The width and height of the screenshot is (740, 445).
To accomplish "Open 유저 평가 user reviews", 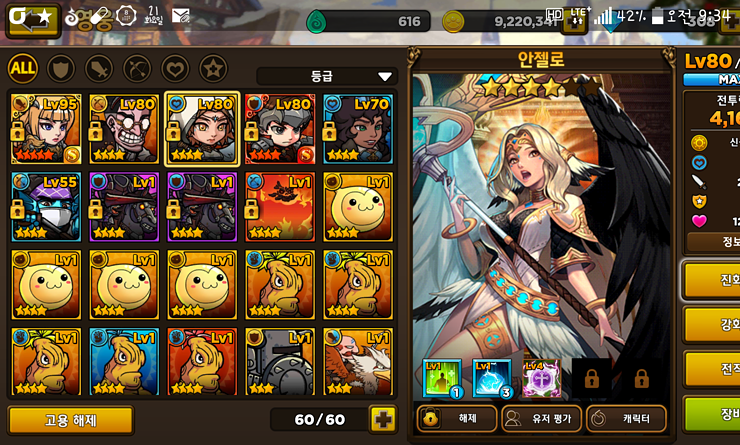I will pyautogui.click(x=541, y=419).
